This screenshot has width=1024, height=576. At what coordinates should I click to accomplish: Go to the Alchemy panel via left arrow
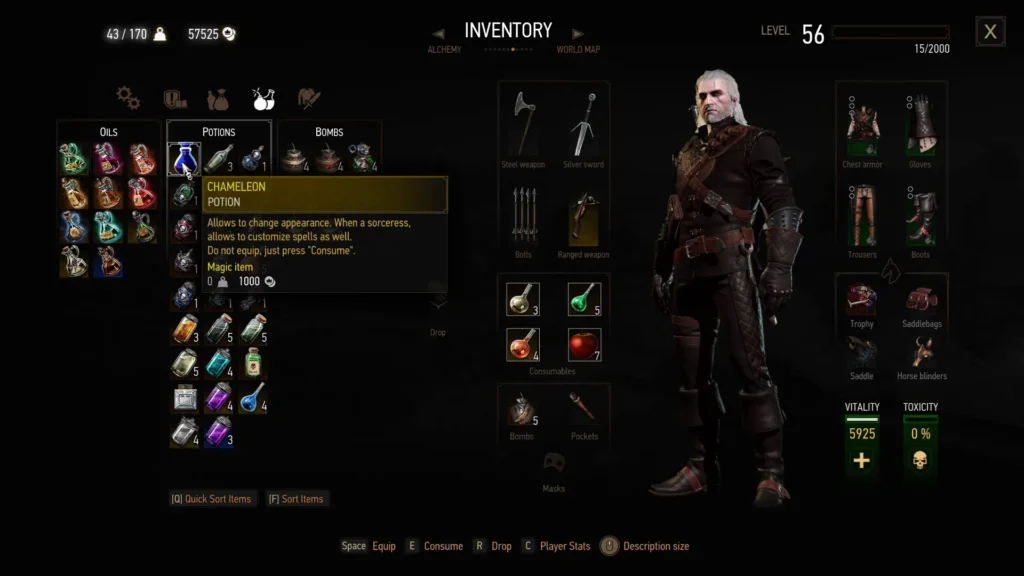(x=438, y=34)
